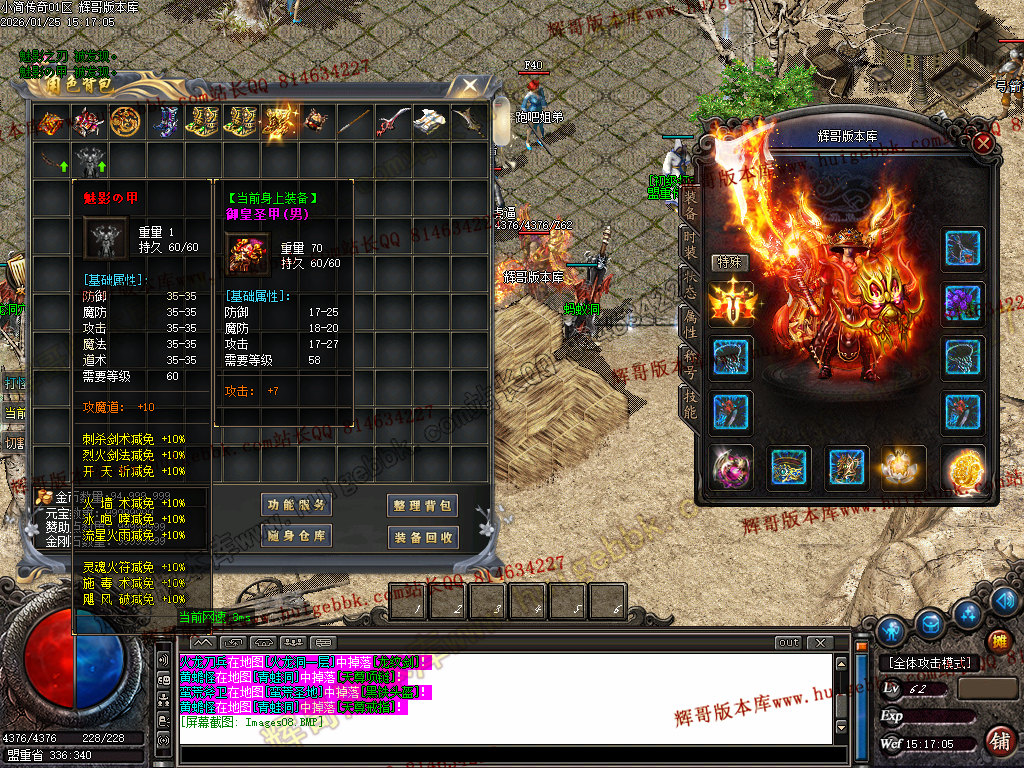Open the 铺 shop button
Screen dimensions: 1024x768
(999, 741)
